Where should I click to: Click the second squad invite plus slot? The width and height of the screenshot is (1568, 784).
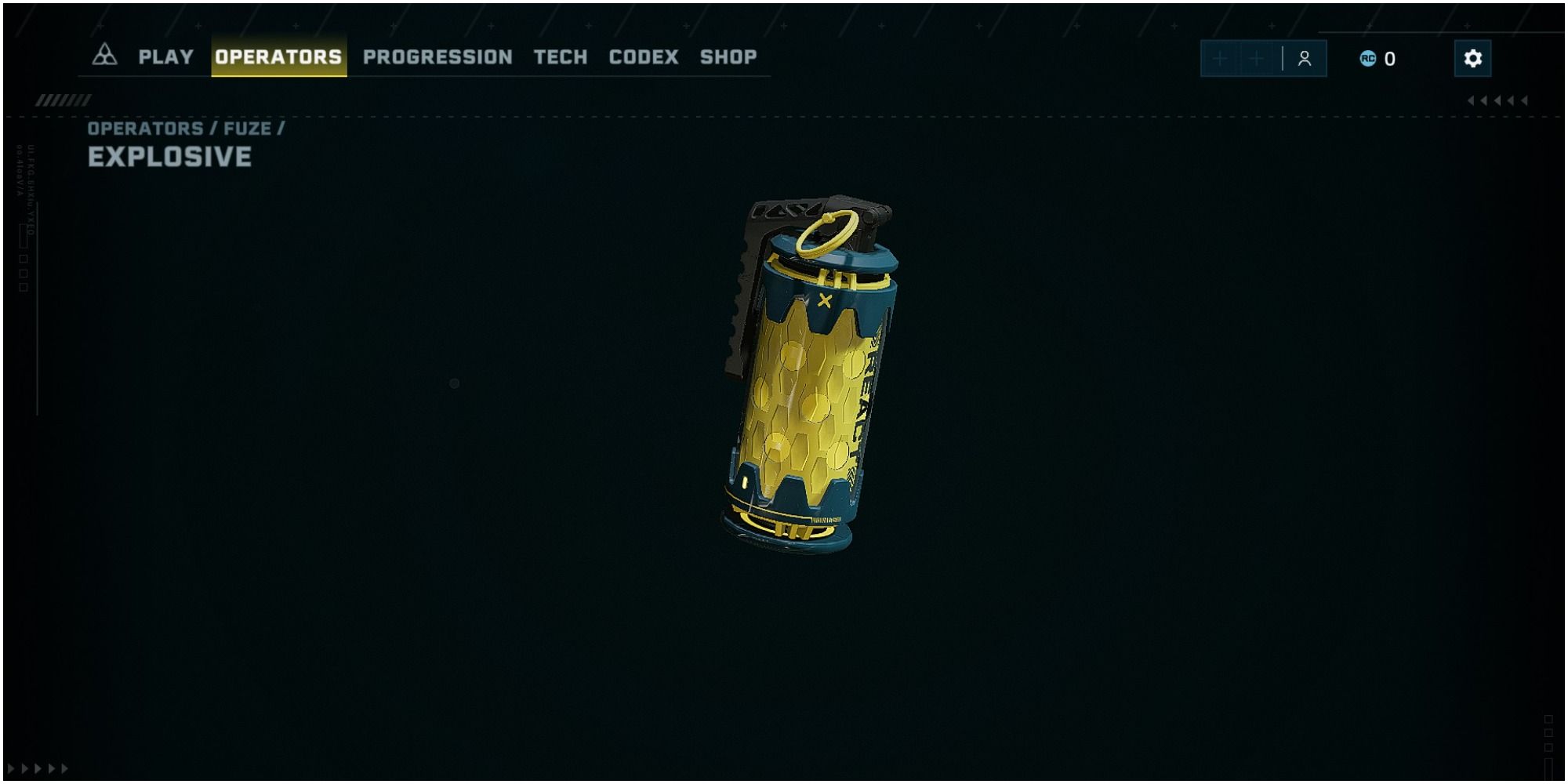(x=1257, y=57)
